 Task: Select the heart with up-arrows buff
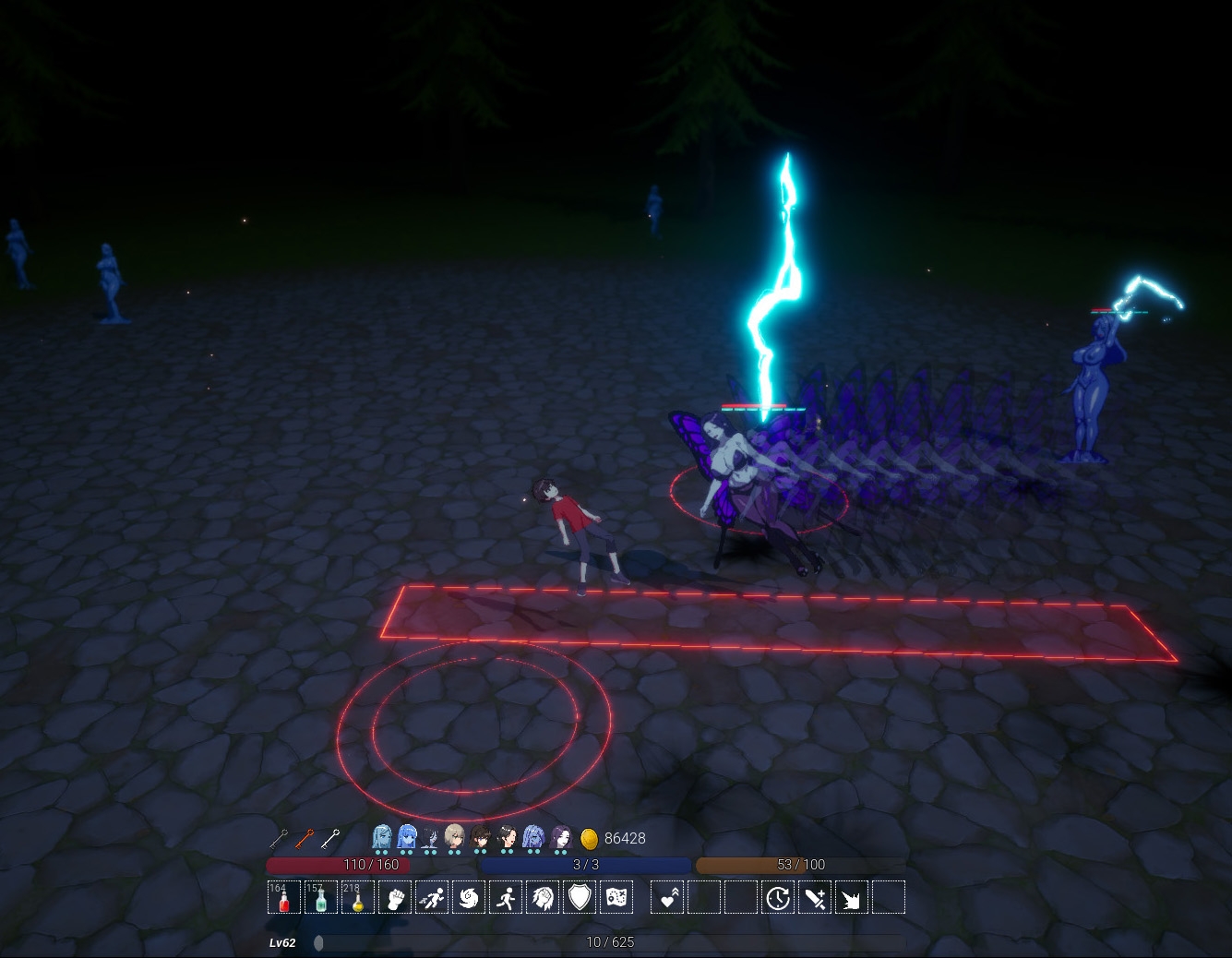667,897
